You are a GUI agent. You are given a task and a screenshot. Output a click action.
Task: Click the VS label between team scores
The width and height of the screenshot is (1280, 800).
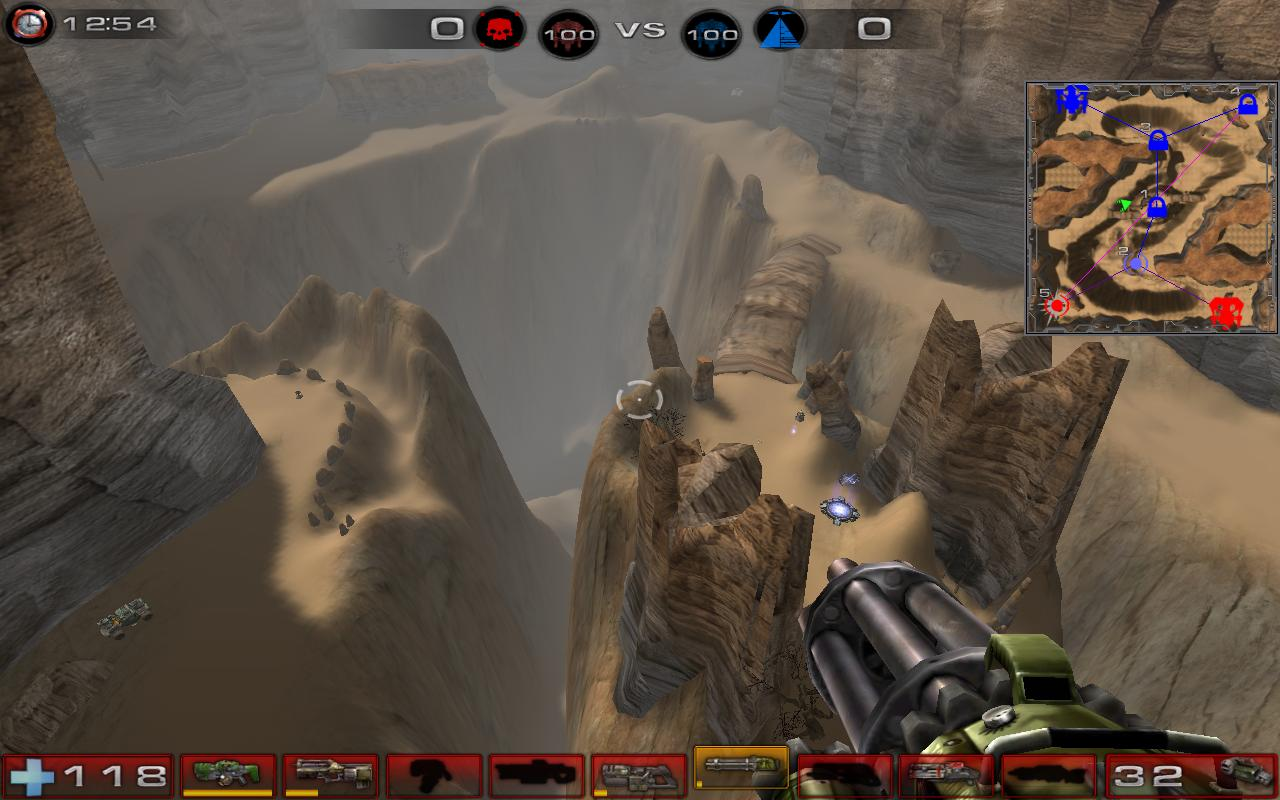[x=641, y=29]
